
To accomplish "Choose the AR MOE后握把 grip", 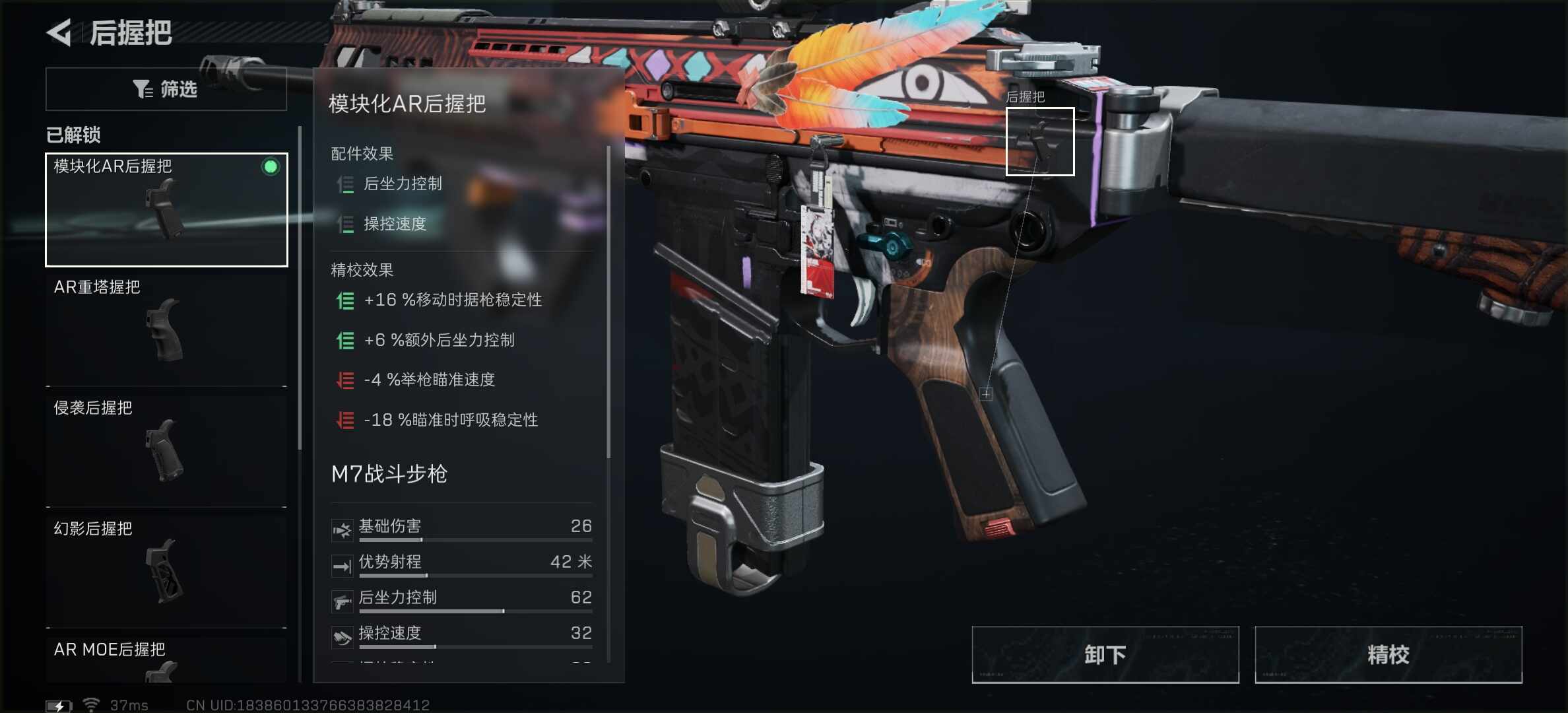I will [166, 660].
